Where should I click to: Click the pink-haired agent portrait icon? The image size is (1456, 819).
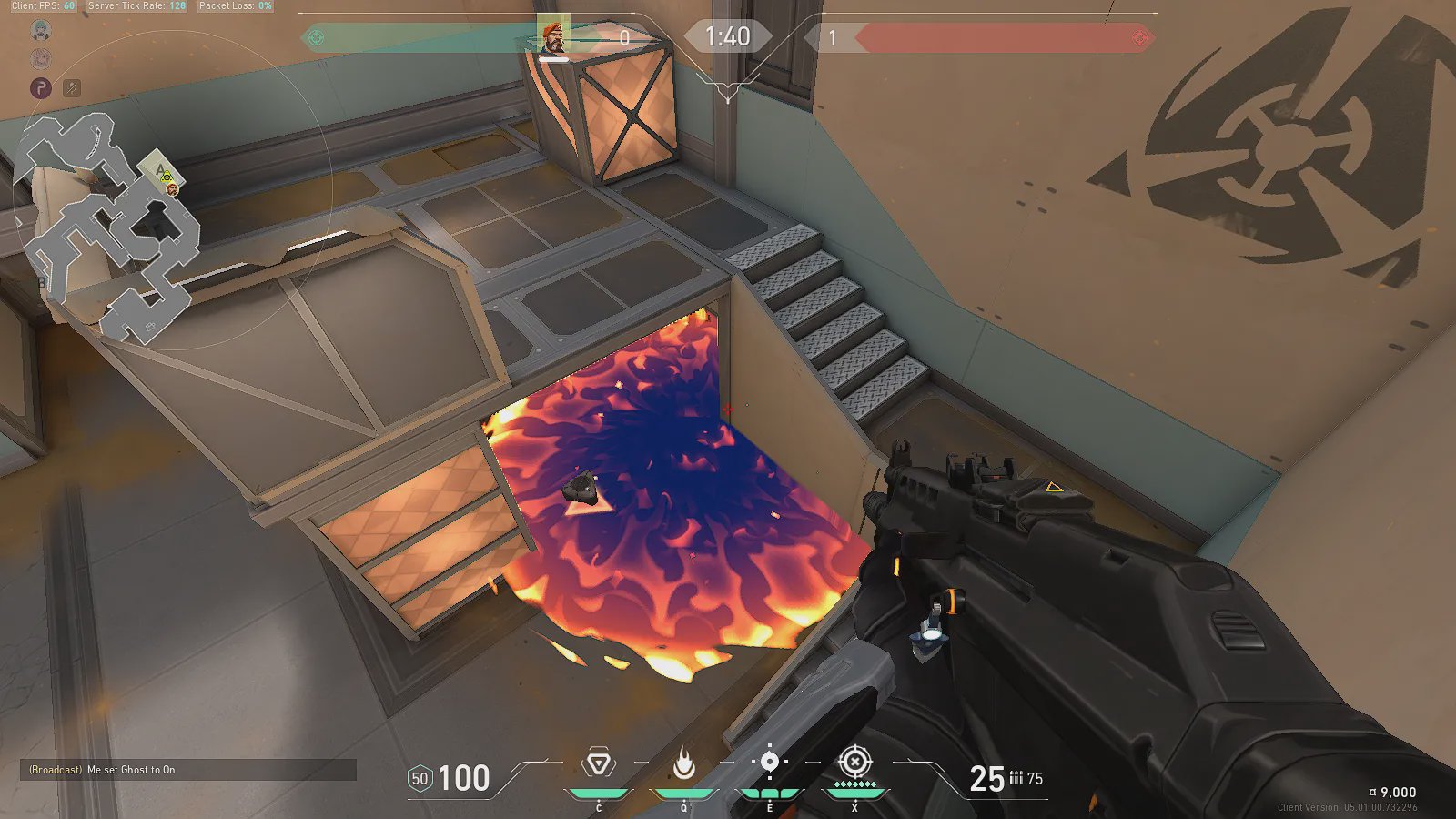(41, 59)
